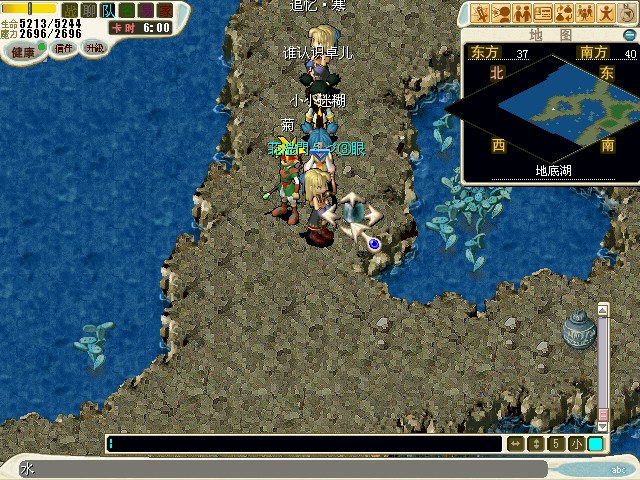Change the 小 chat font size button
This screenshot has width=640, height=480.
[577, 443]
